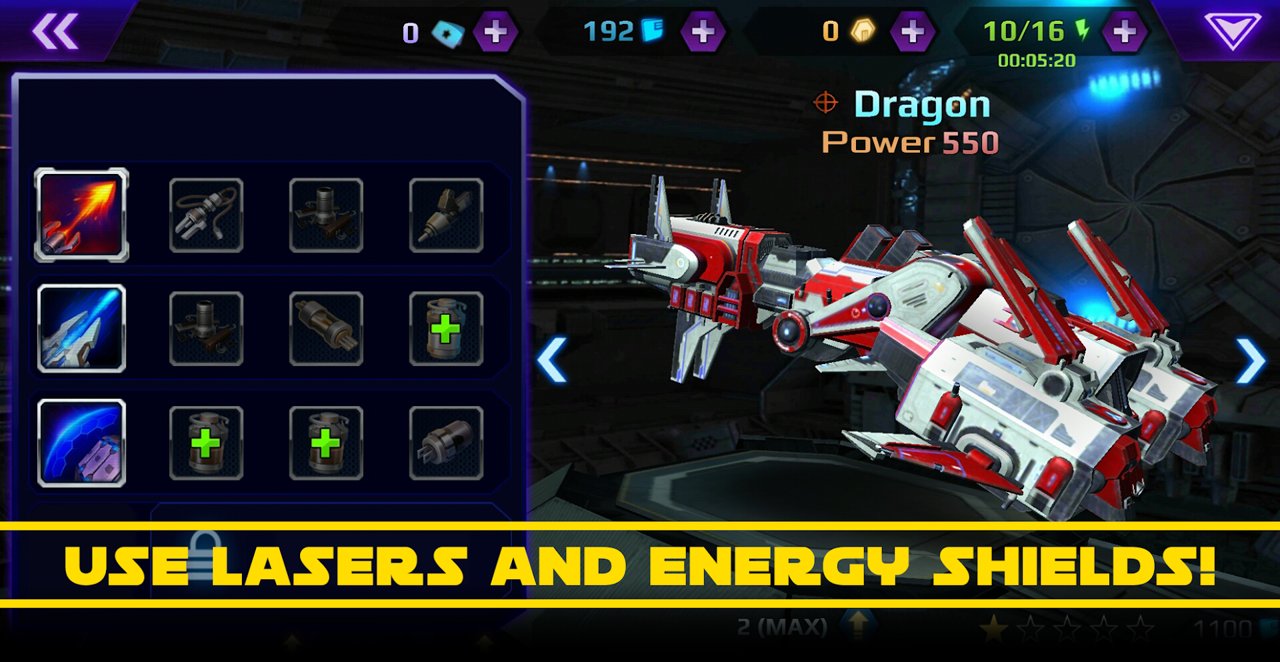The height and width of the screenshot is (662, 1280).
Task: Show the previous ship
Action: click(x=552, y=360)
